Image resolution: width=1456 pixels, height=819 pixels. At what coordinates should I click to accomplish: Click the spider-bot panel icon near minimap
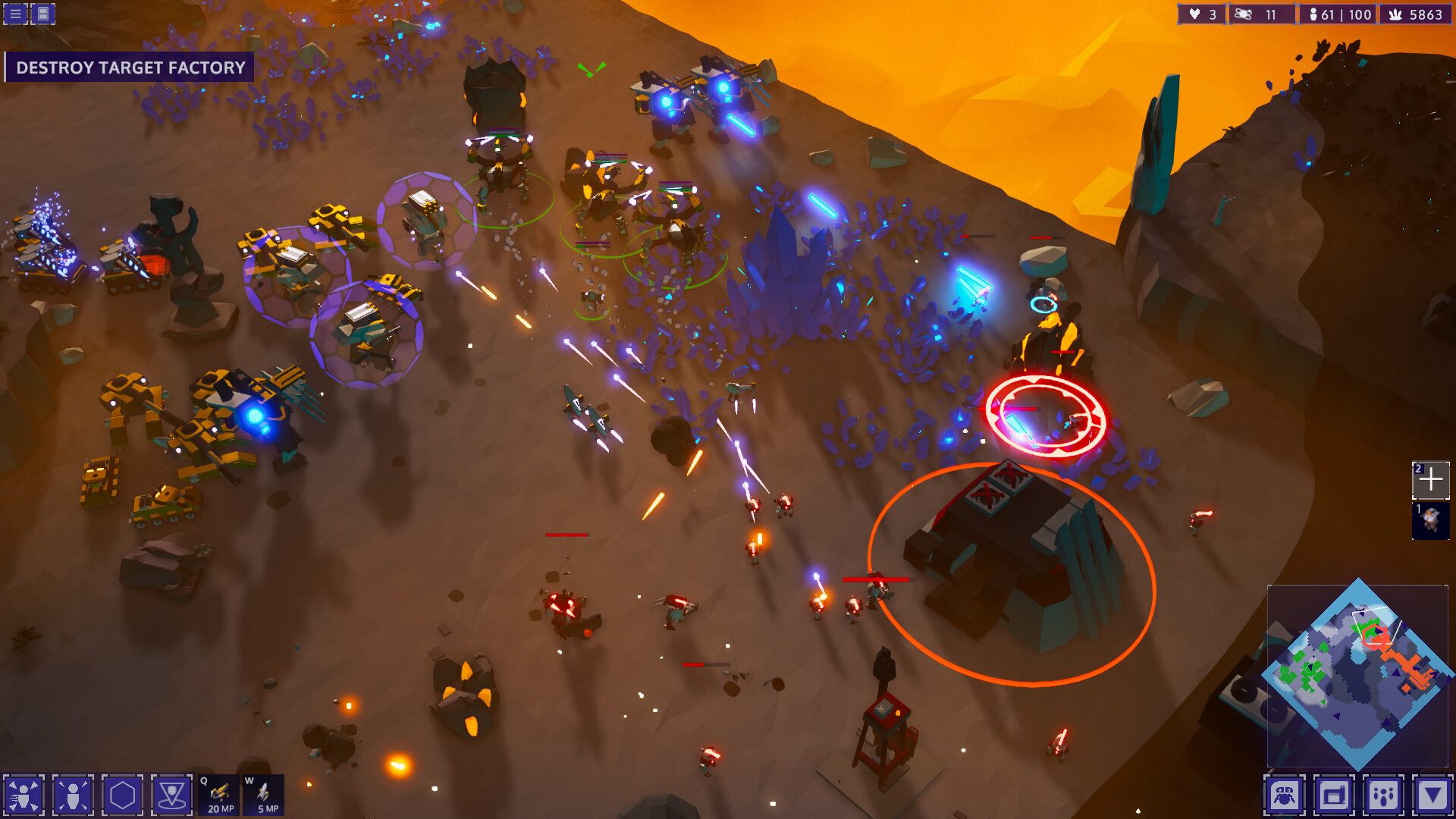pyautogui.click(x=1285, y=796)
